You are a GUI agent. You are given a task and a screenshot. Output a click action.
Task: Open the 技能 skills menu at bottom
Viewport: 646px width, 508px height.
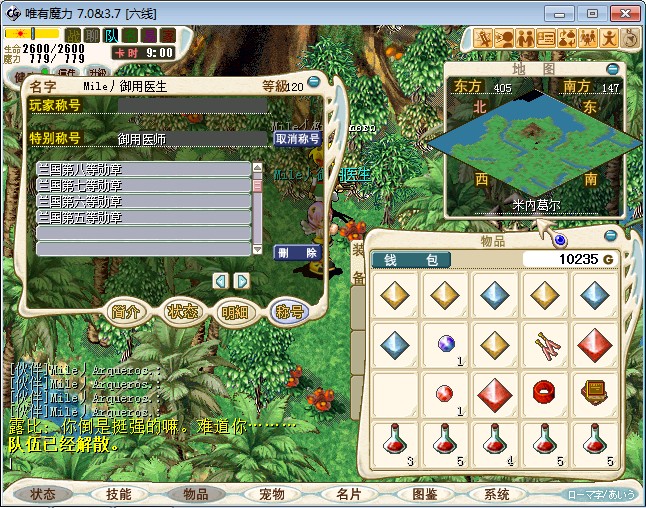(x=118, y=494)
